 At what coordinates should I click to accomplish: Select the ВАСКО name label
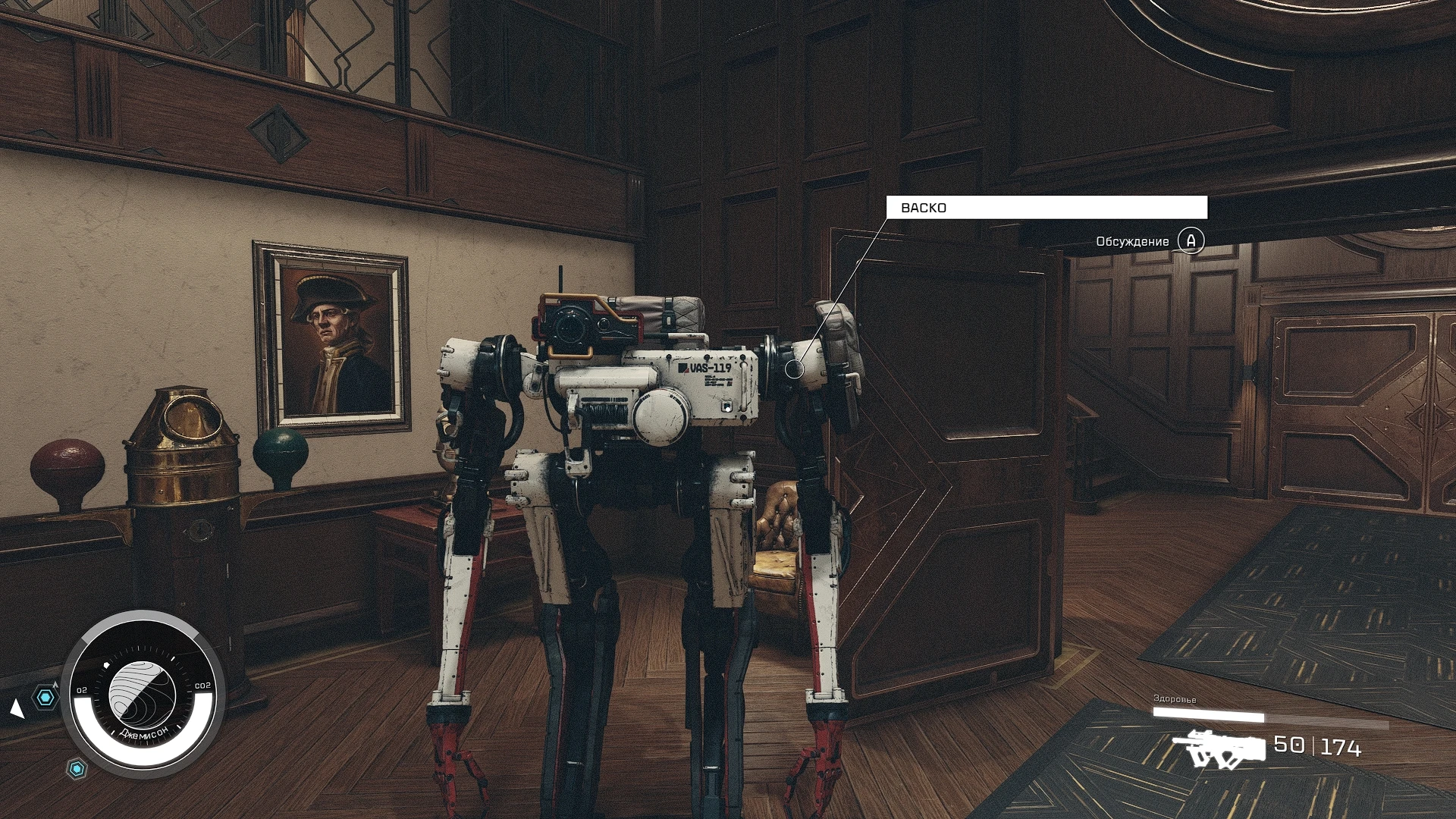[1046, 208]
